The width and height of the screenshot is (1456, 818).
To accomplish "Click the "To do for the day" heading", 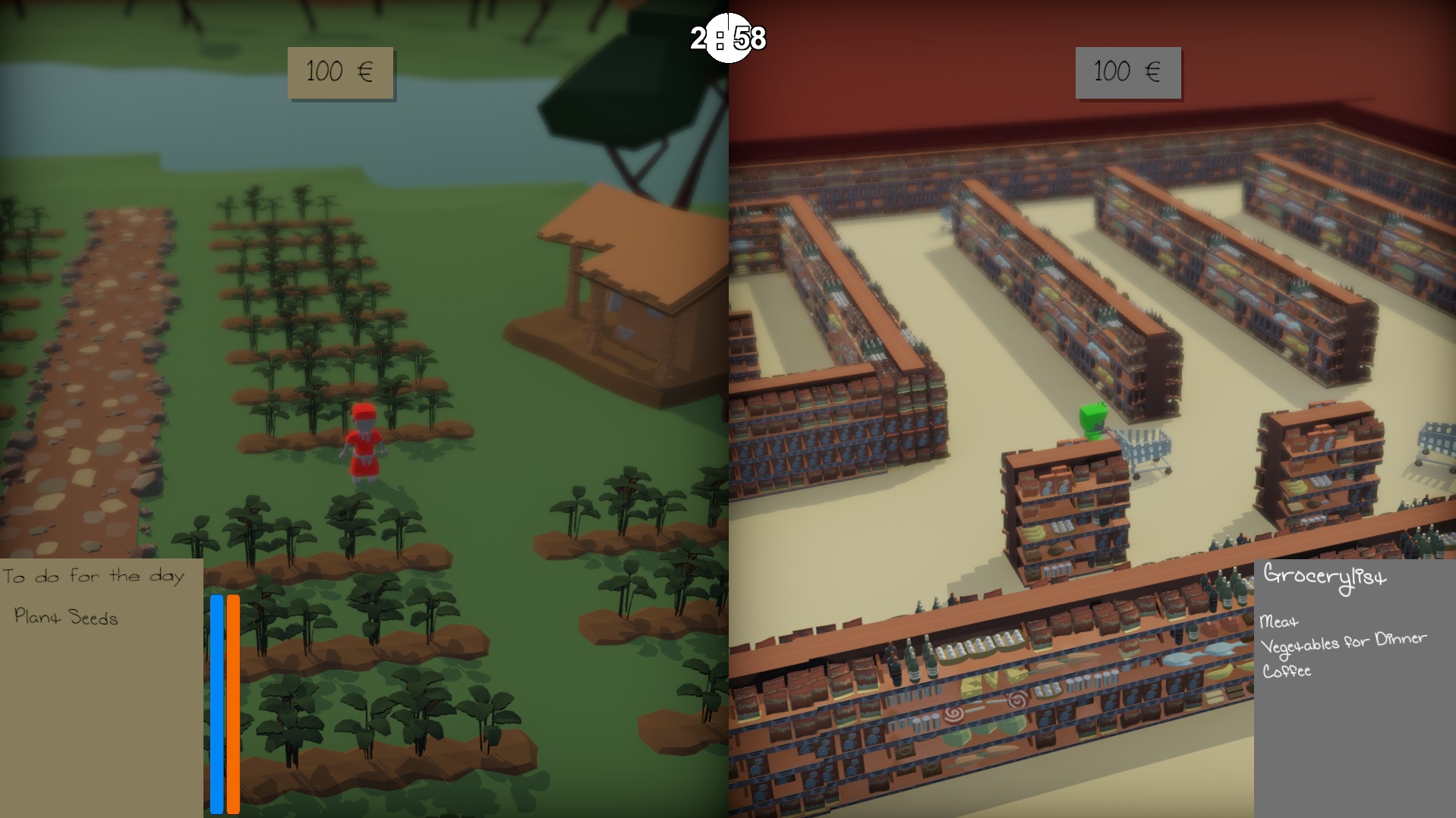I will pos(93,577).
